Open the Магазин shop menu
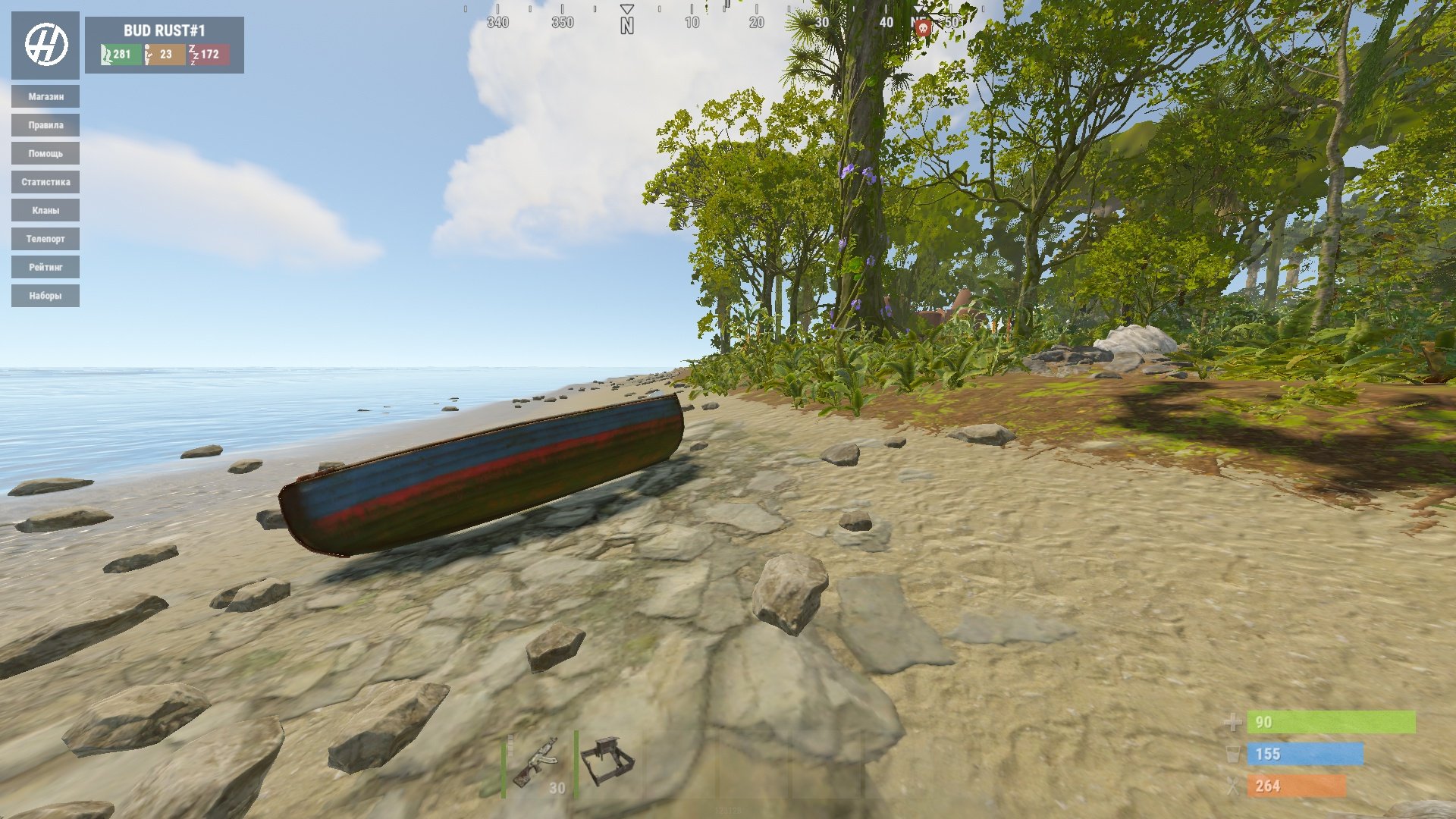The width and height of the screenshot is (1456, 819). coord(45,96)
